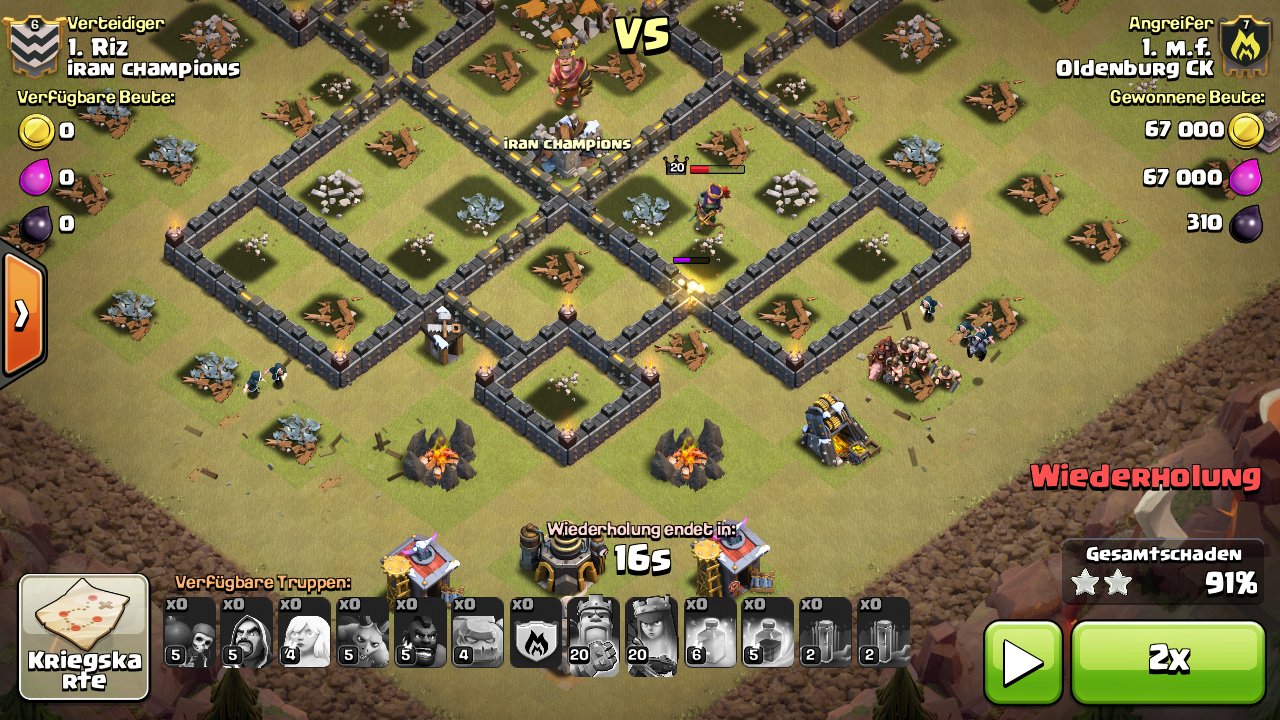This screenshot has width=1280, height=720.
Task: Open the Kriegskarte war map
Action: [x=84, y=637]
